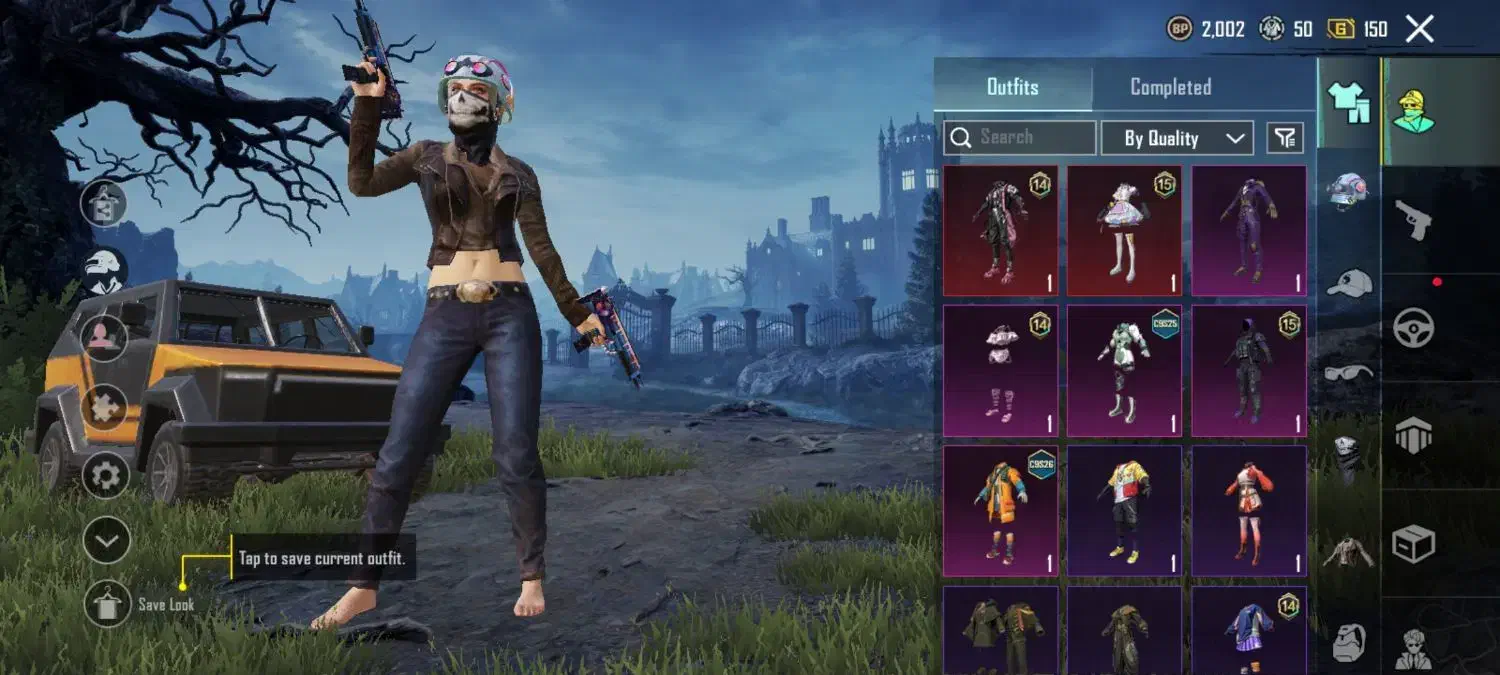Open the By Quality sort dropdown

1177,138
